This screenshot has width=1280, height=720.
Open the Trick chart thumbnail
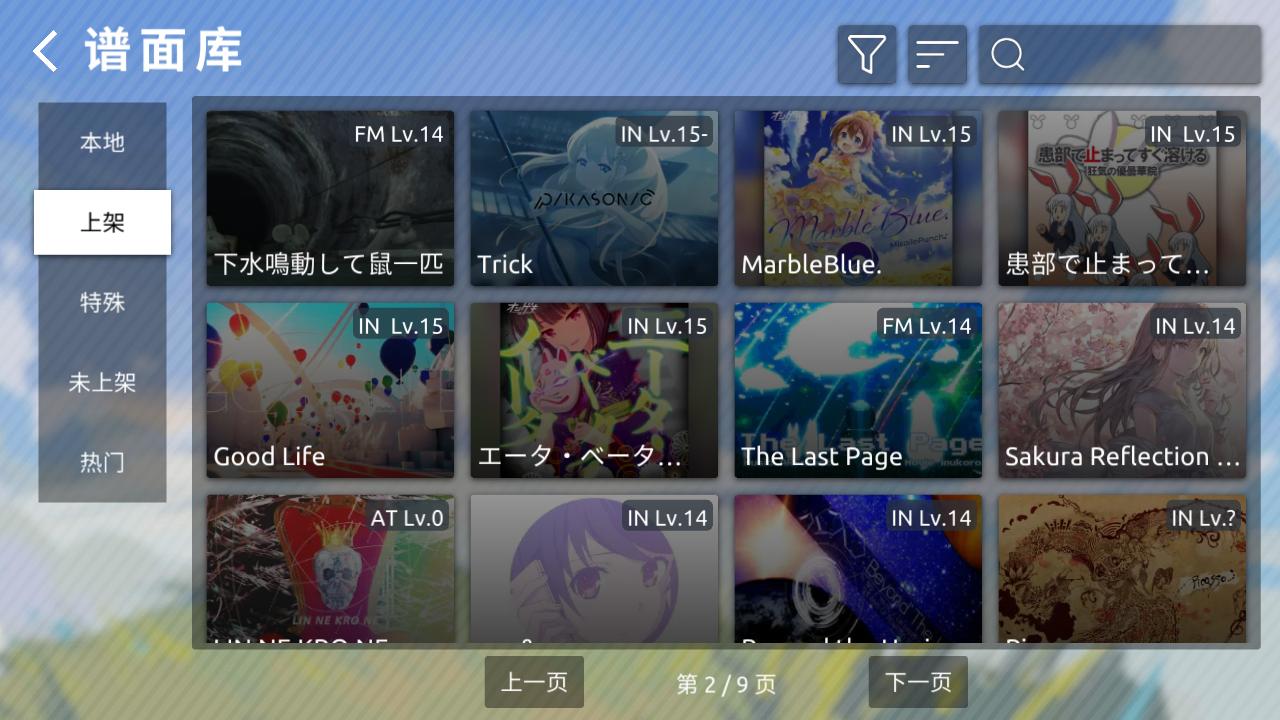[593, 198]
